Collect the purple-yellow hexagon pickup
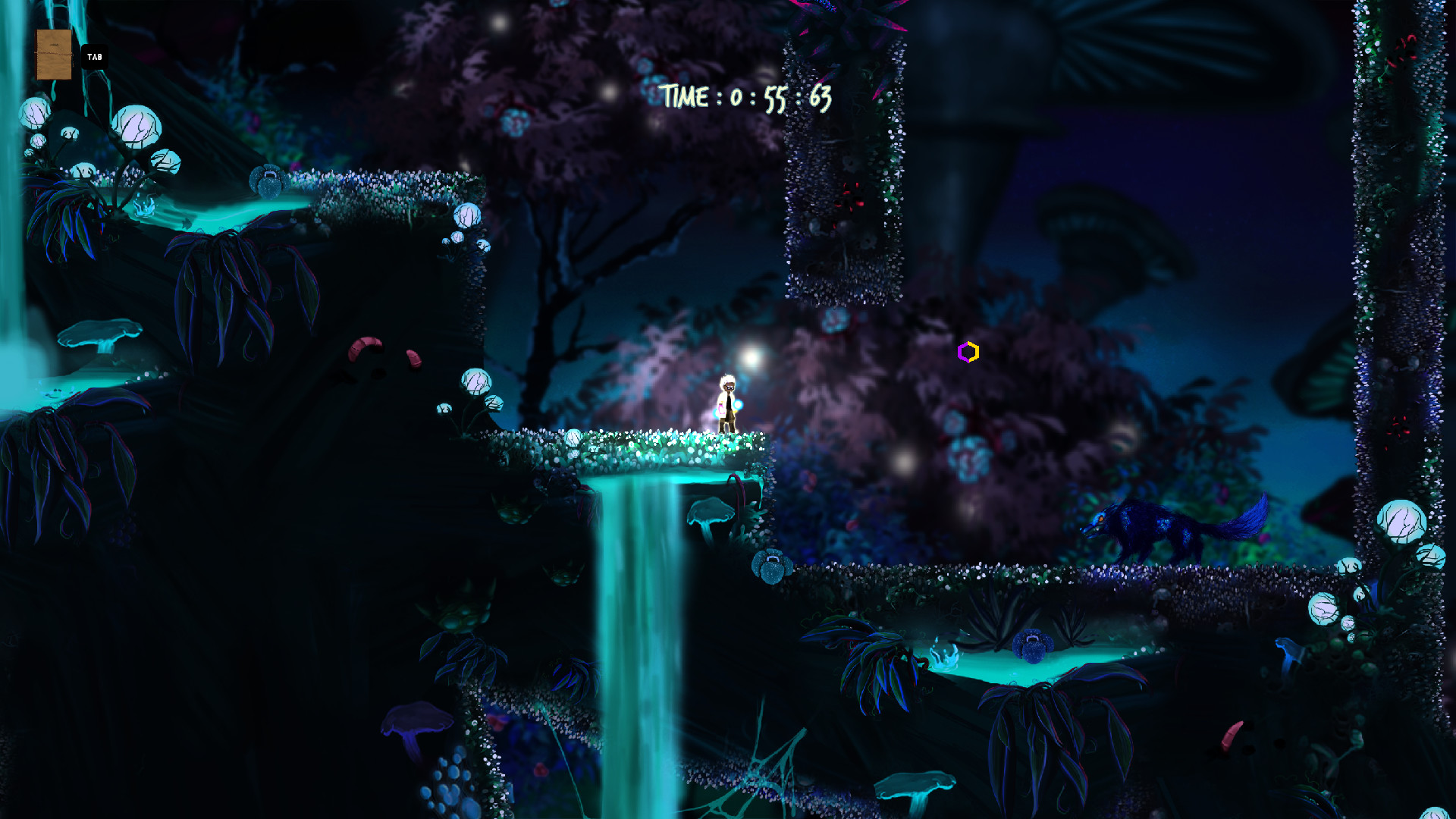1456x819 pixels. 969,352
